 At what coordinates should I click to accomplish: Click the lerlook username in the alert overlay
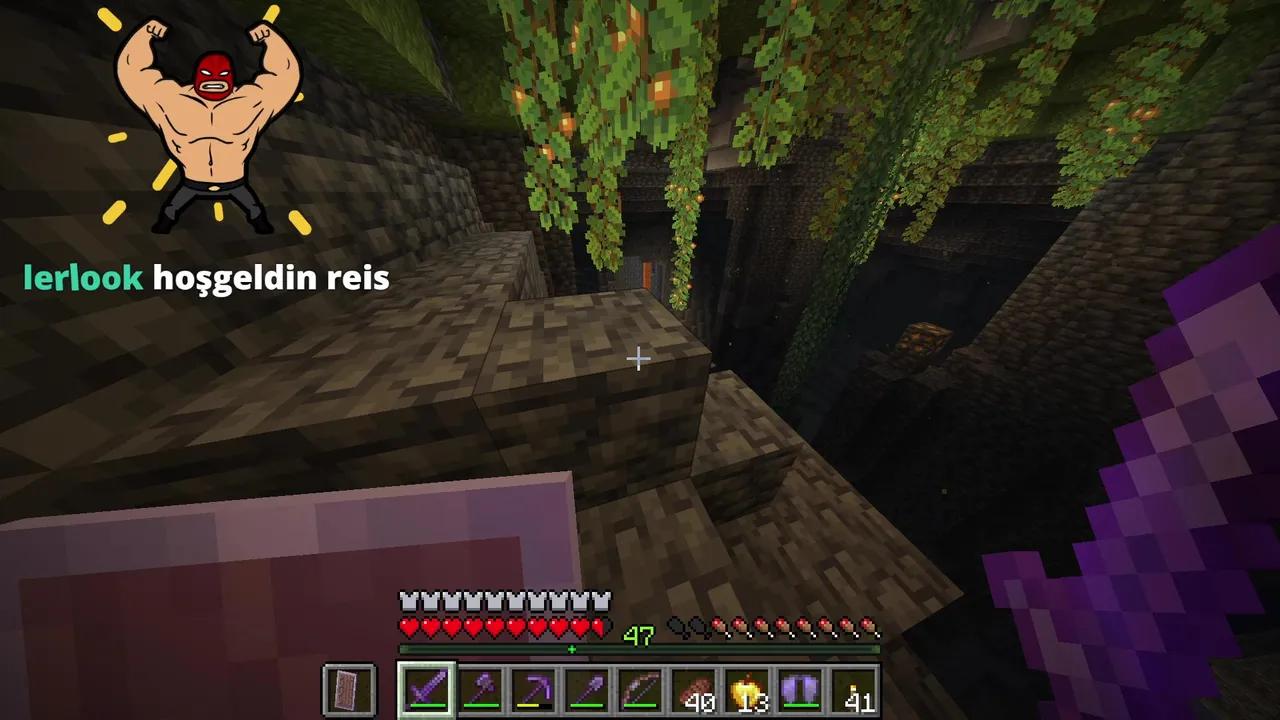80,278
